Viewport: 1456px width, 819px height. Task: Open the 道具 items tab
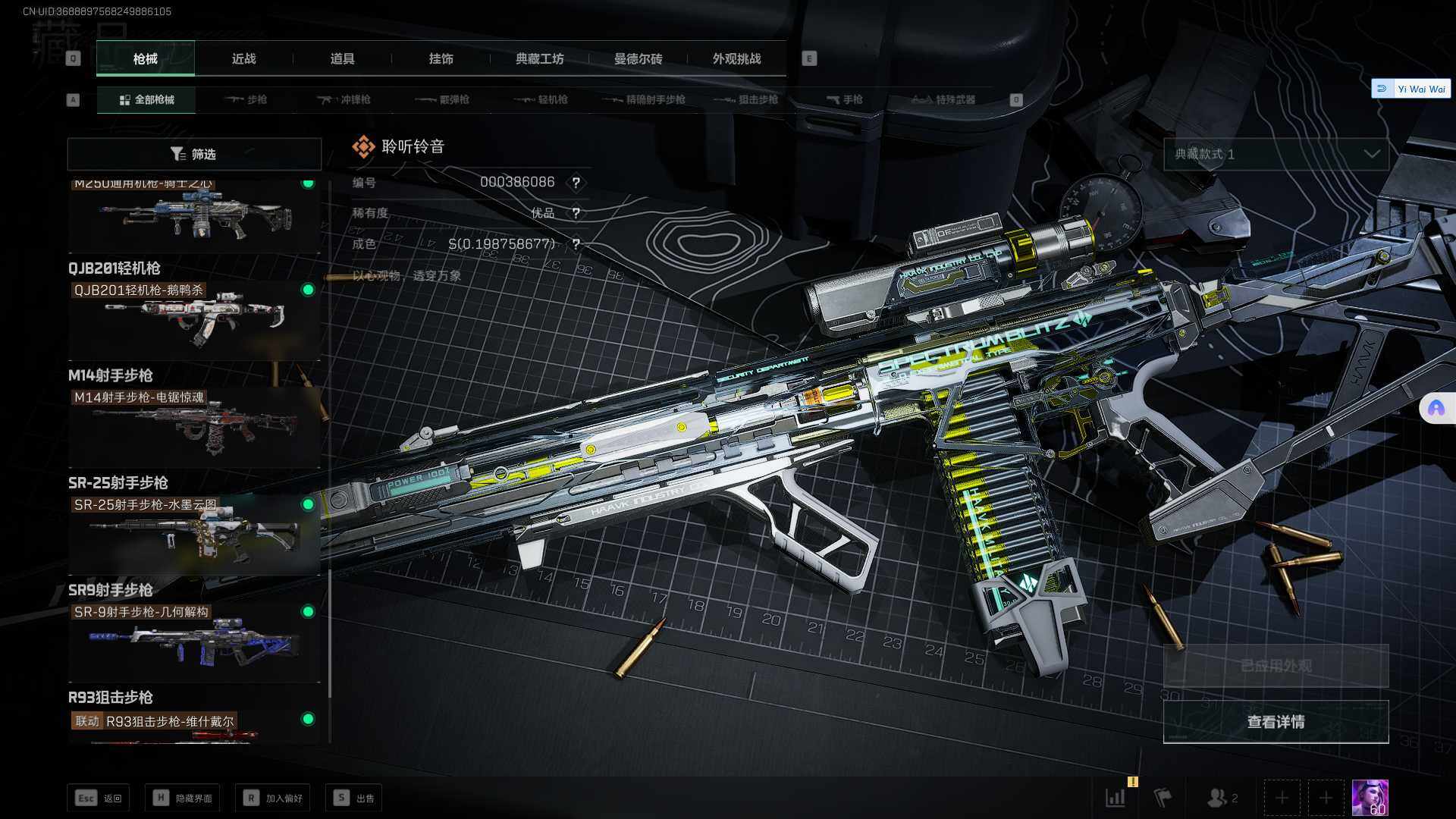(x=342, y=58)
